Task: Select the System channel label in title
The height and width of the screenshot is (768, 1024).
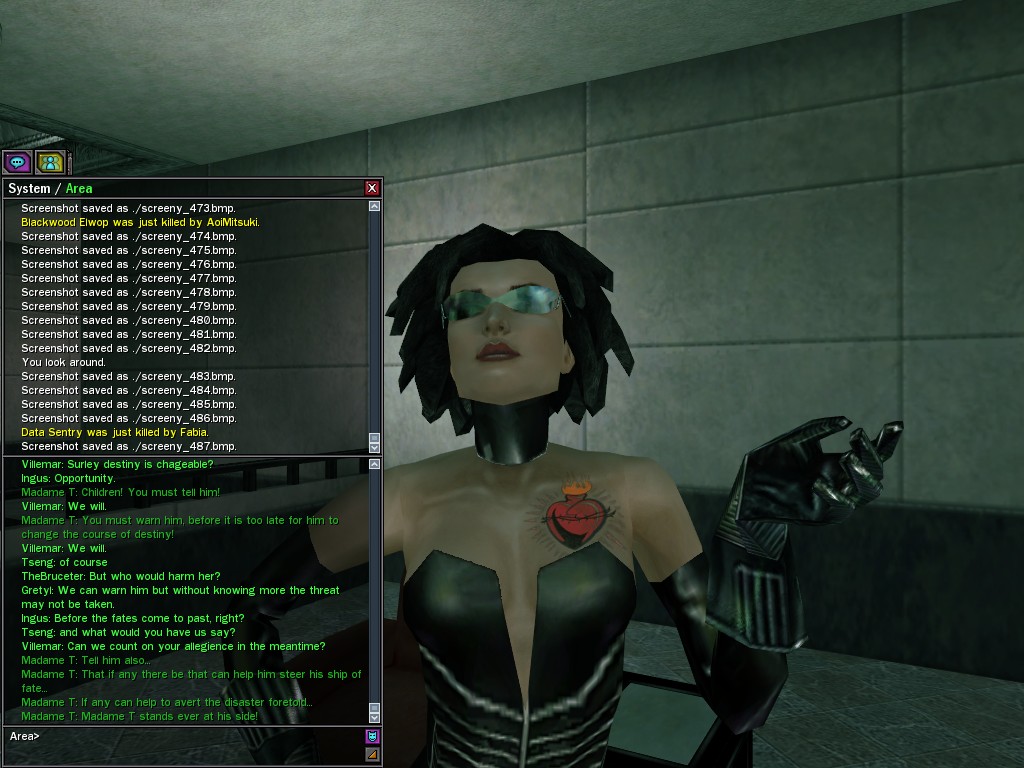Action: (x=29, y=189)
